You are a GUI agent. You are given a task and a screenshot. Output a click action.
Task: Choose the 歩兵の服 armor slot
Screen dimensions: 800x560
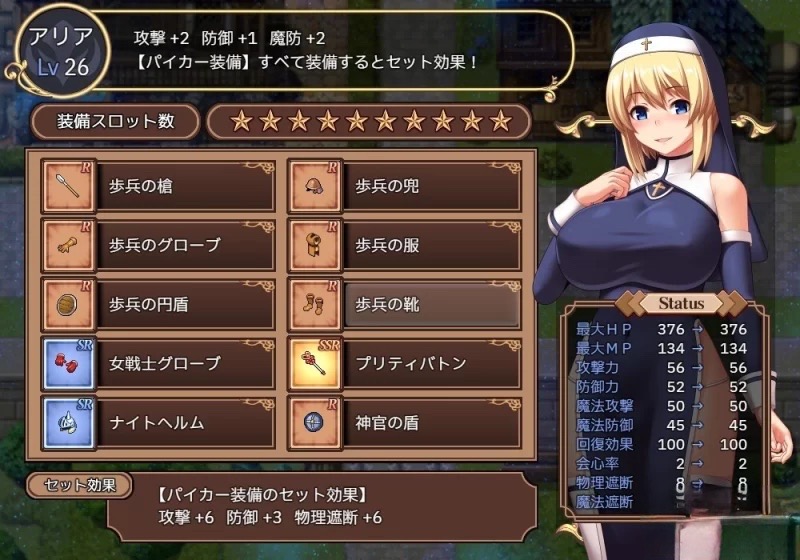pyautogui.click(x=406, y=245)
